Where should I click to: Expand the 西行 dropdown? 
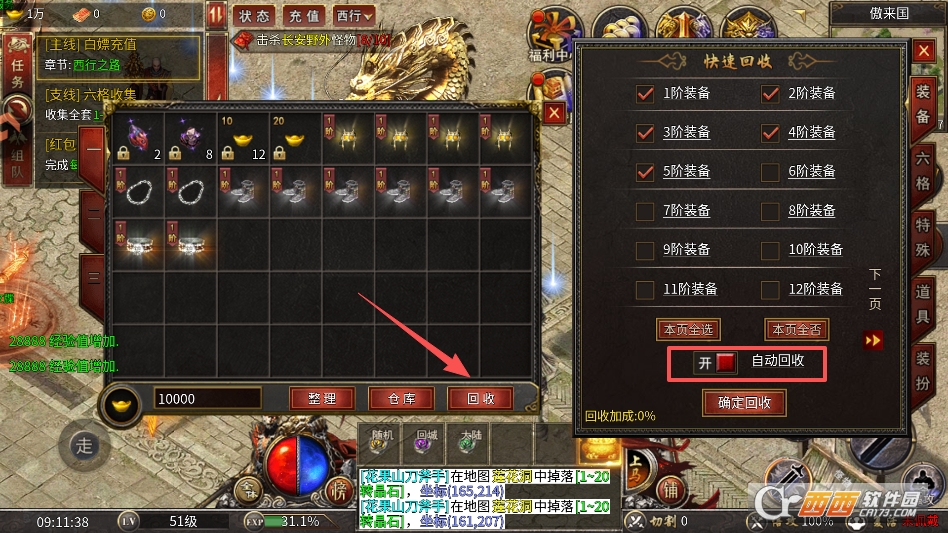pos(354,16)
